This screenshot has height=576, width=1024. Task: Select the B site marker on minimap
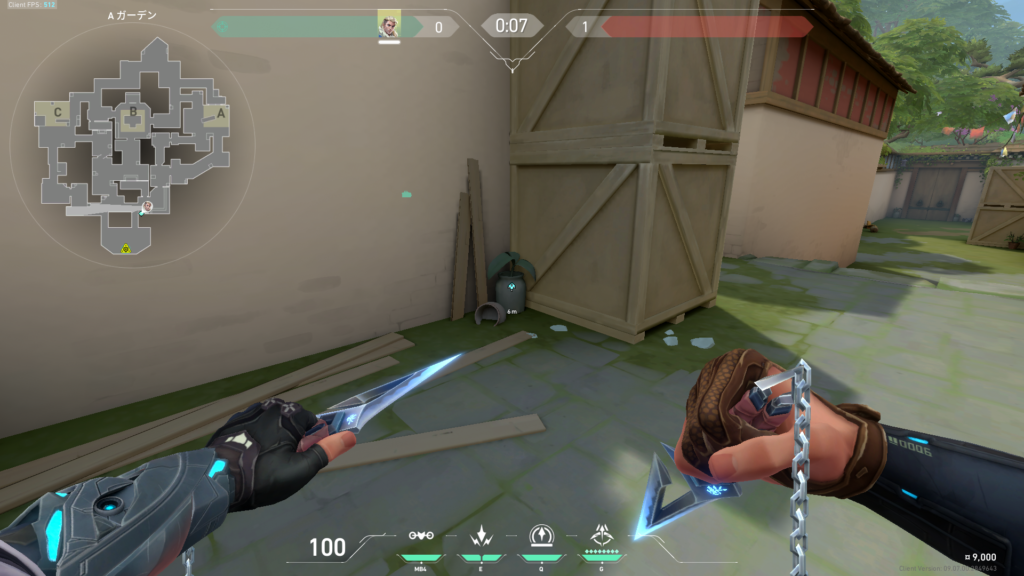pos(131,113)
